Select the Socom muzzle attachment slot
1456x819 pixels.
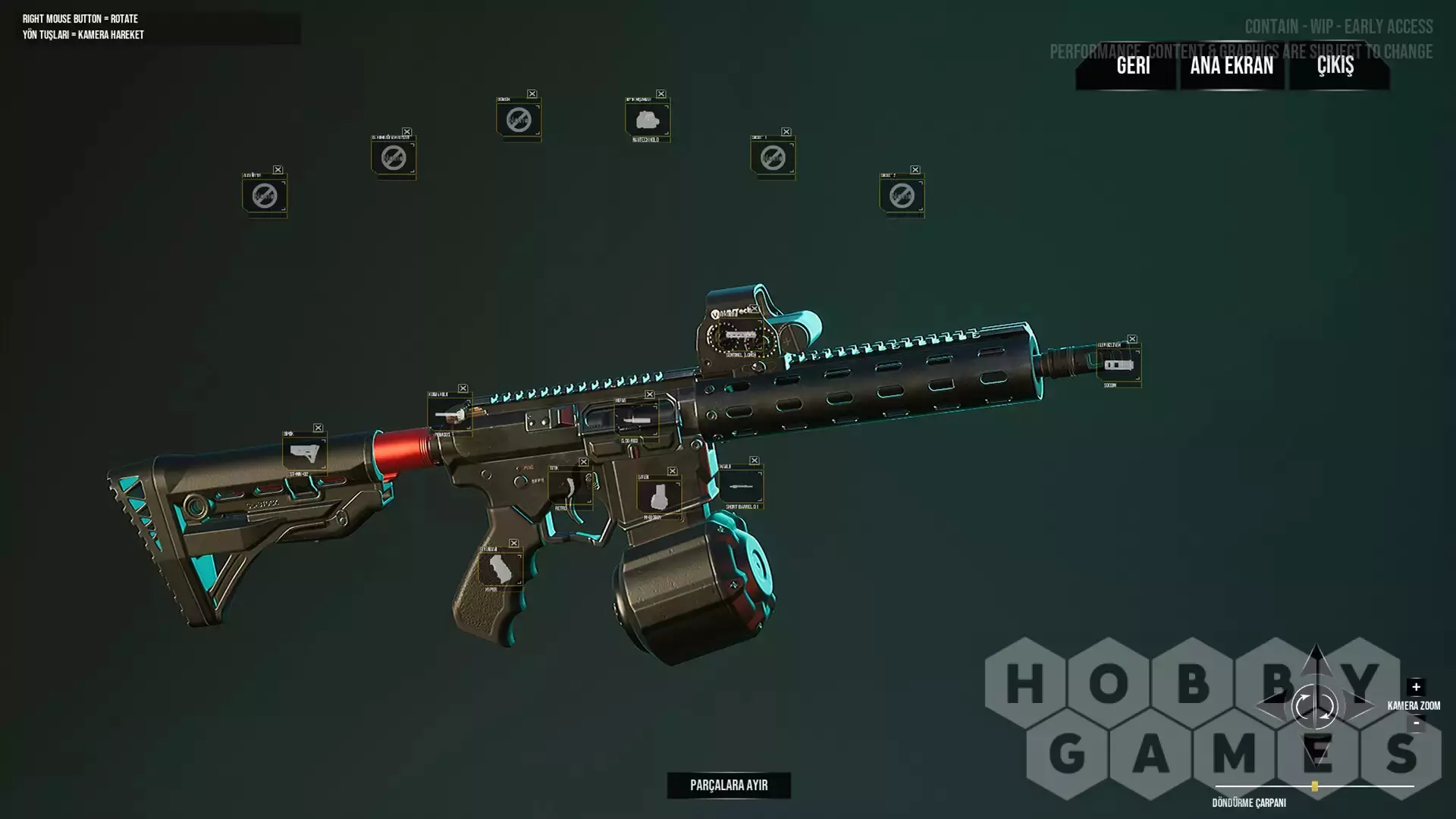[1119, 365]
